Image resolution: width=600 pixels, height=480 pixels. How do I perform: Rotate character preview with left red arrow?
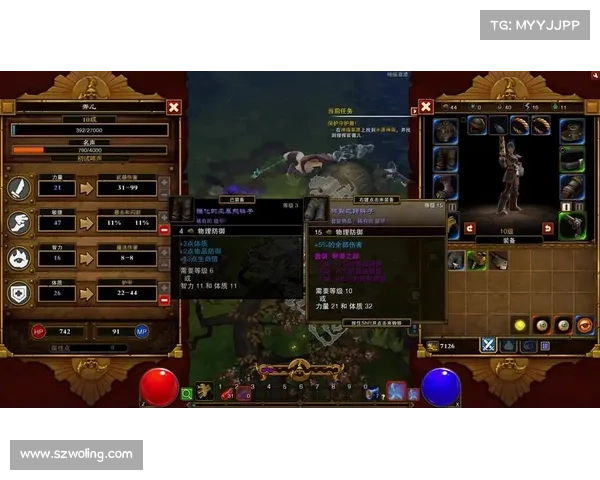click(469, 229)
